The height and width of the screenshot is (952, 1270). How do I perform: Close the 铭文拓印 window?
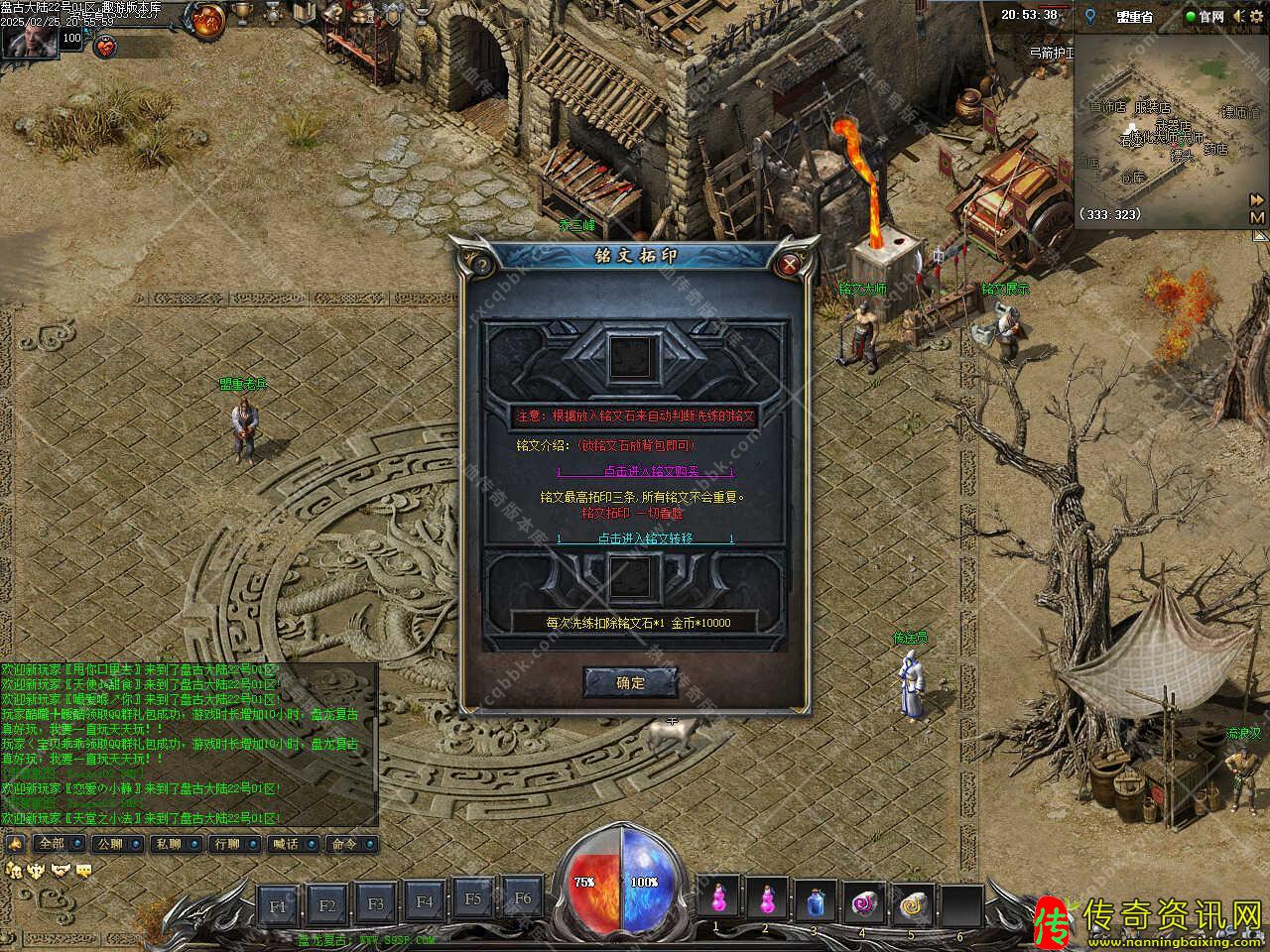pyautogui.click(x=790, y=264)
